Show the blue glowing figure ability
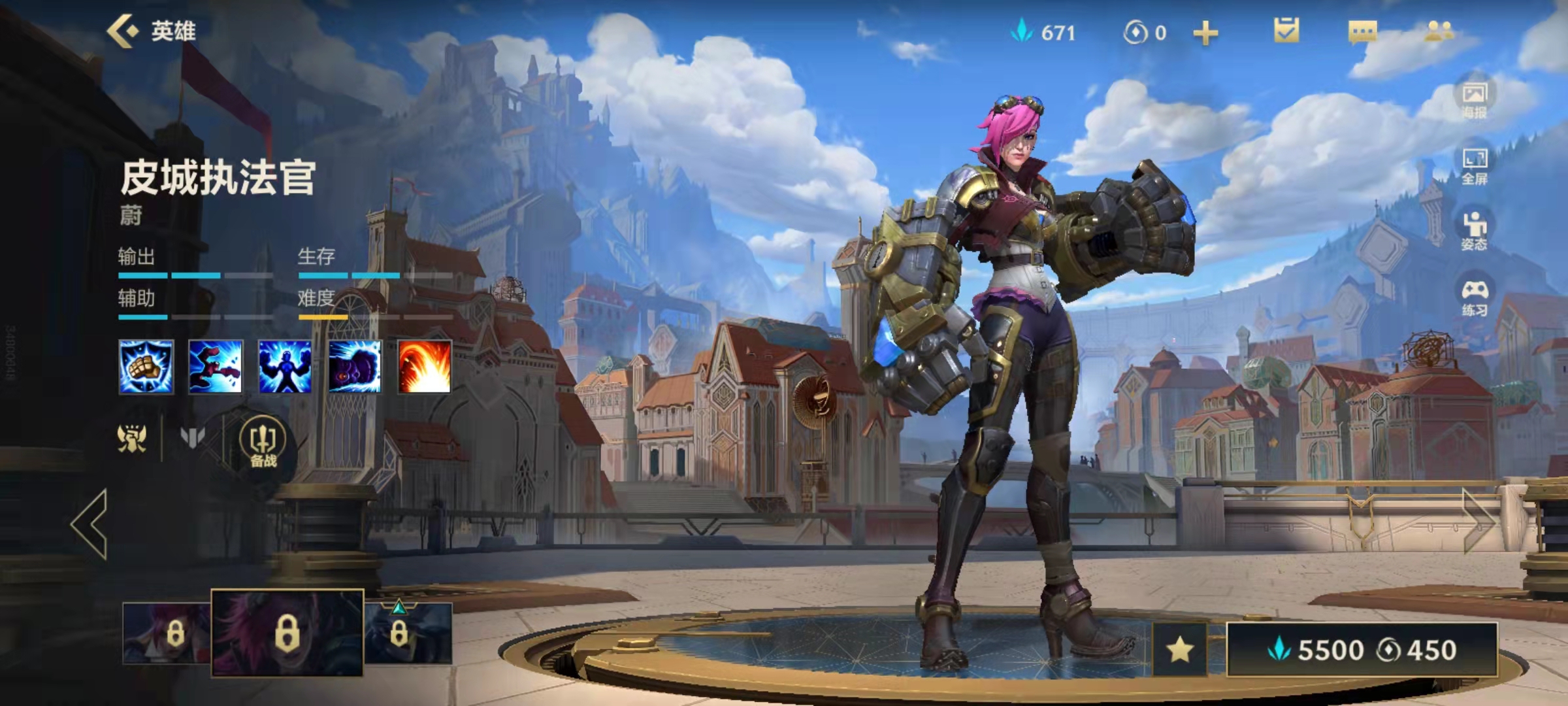 [285, 367]
